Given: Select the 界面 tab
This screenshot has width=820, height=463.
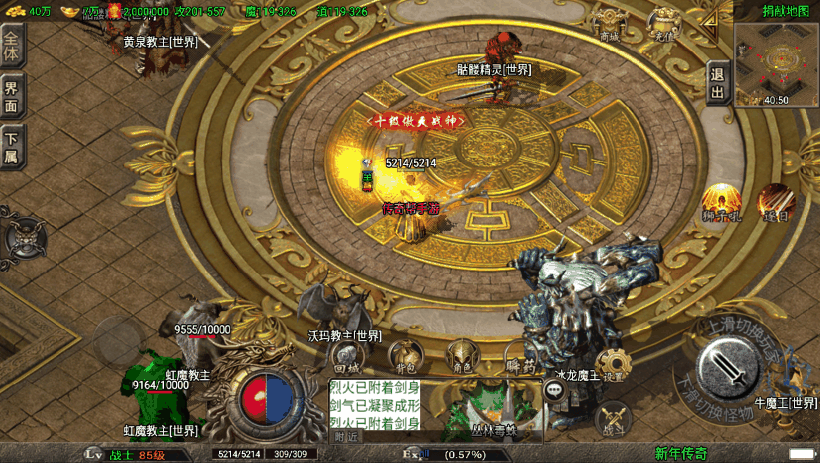Looking at the screenshot, I should (12, 97).
